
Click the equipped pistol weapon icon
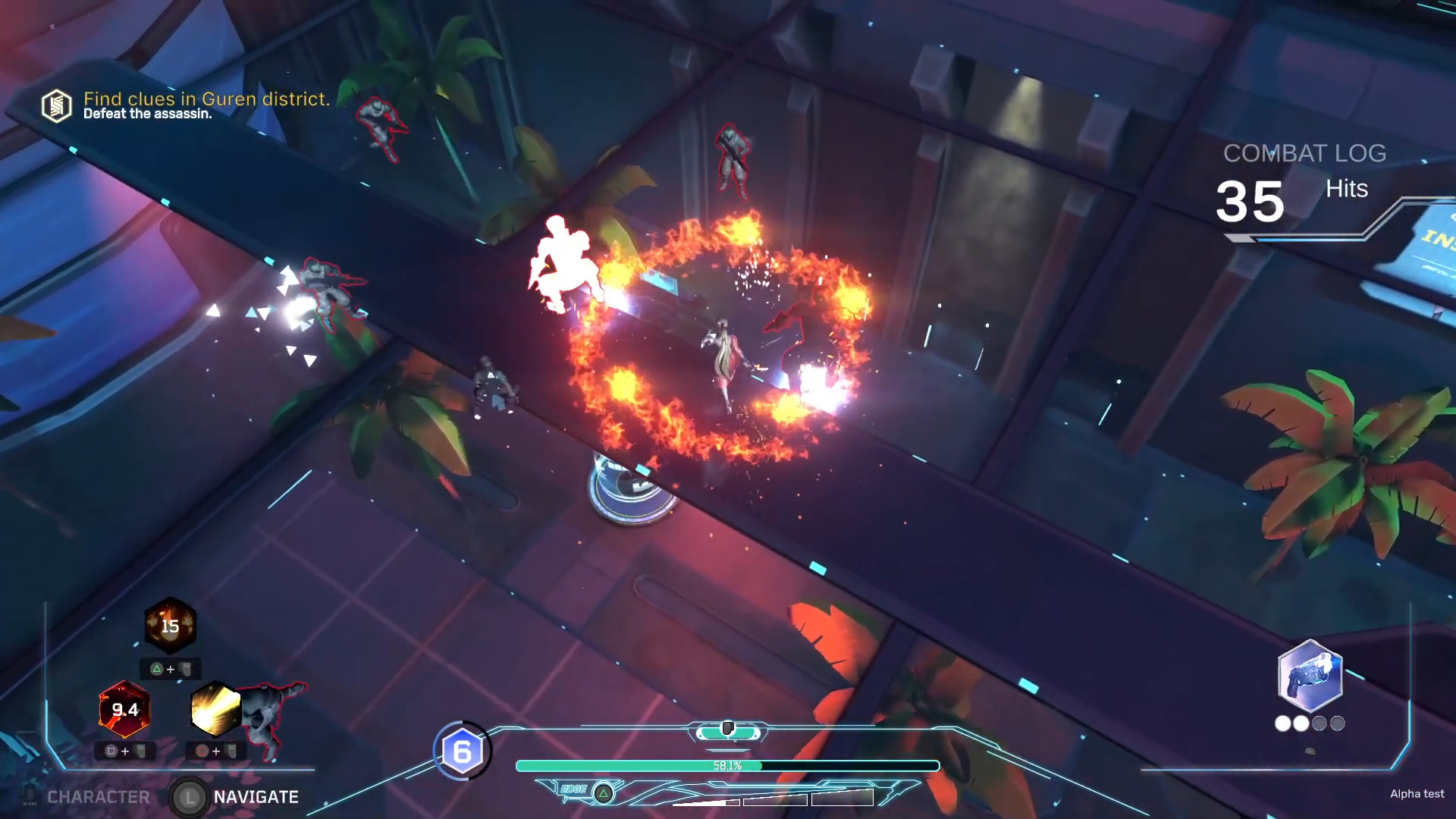[1310, 673]
